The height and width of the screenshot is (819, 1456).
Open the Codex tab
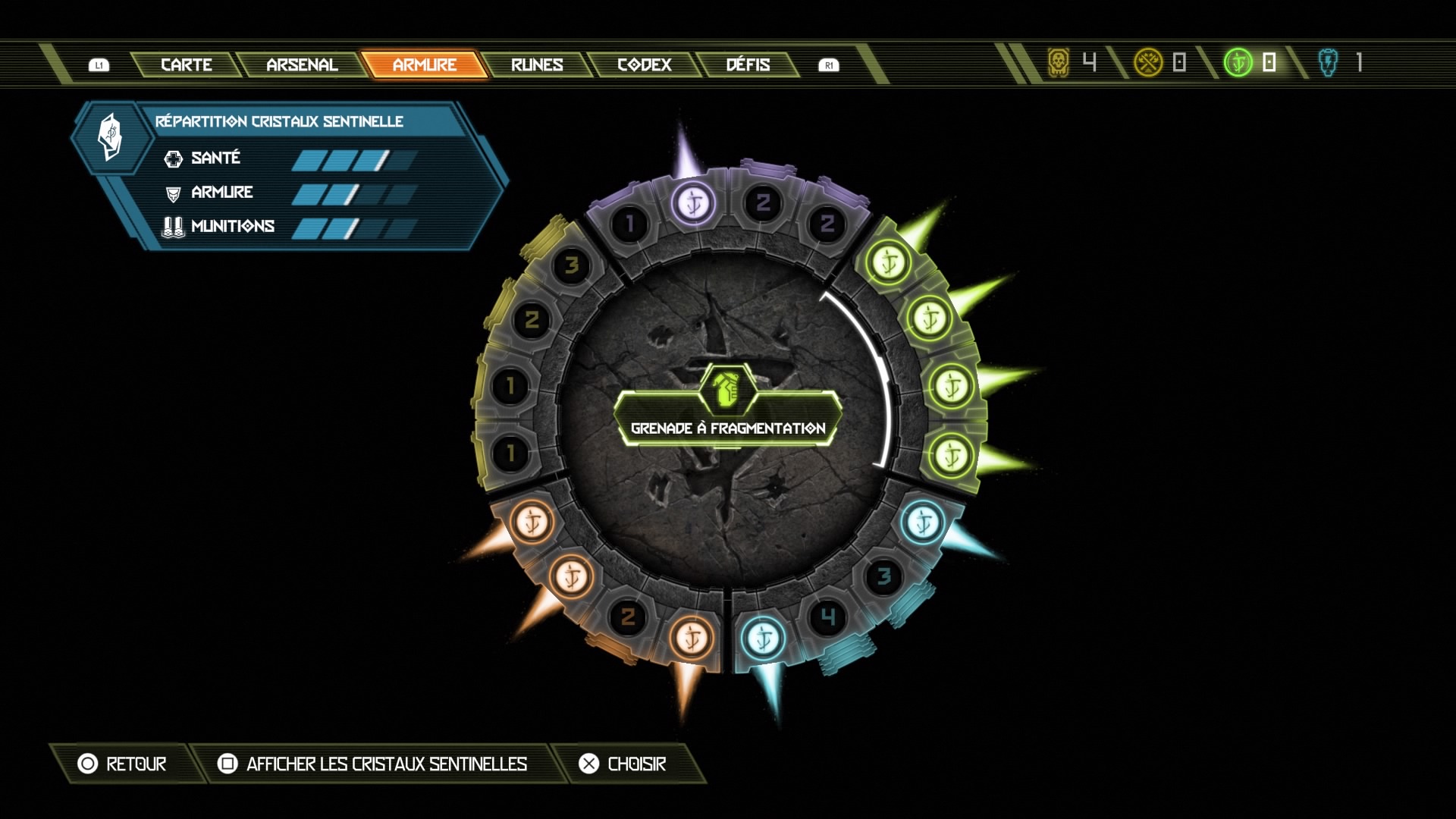click(645, 65)
